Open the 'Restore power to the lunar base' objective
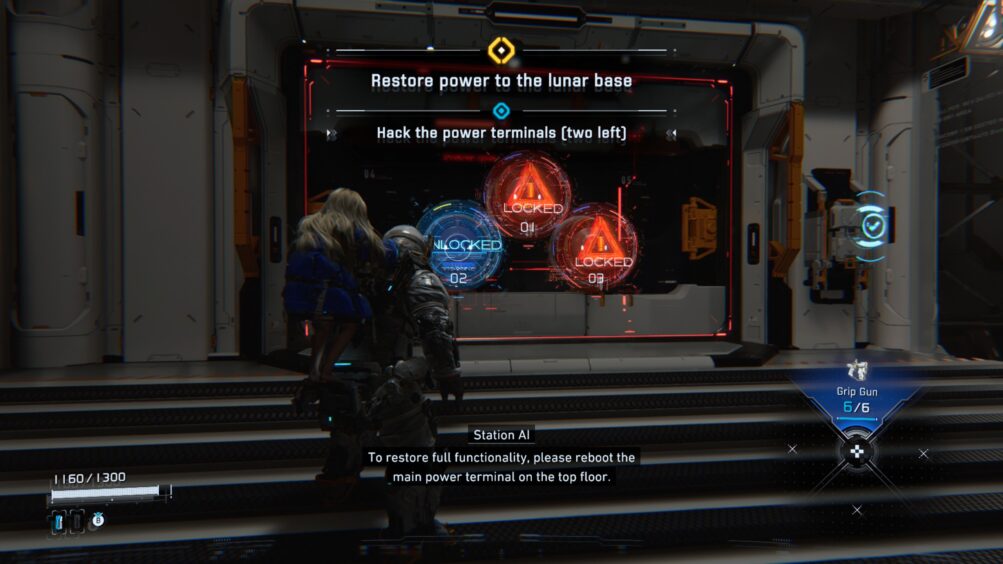 pos(501,81)
